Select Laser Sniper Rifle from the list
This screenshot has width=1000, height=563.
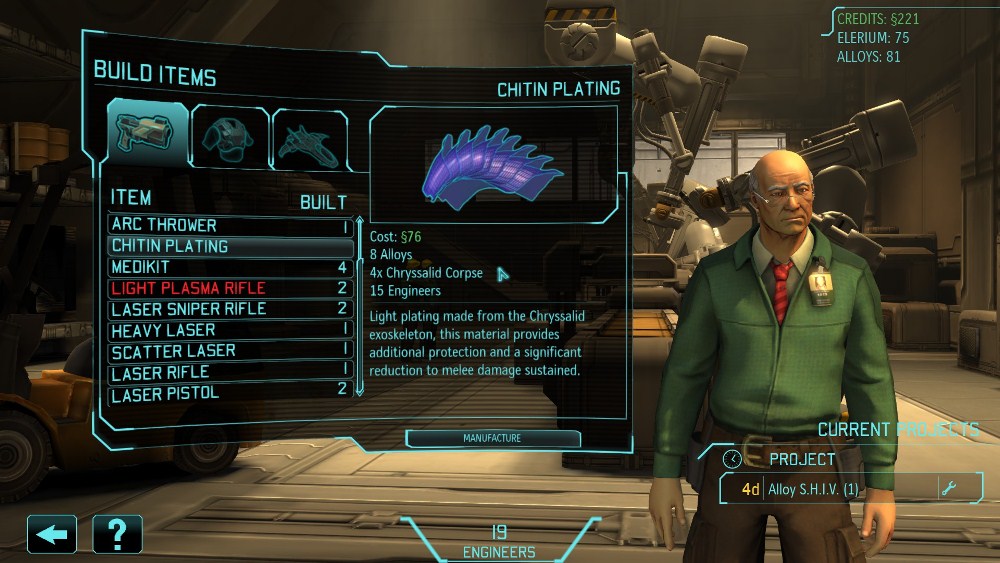[x=230, y=310]
